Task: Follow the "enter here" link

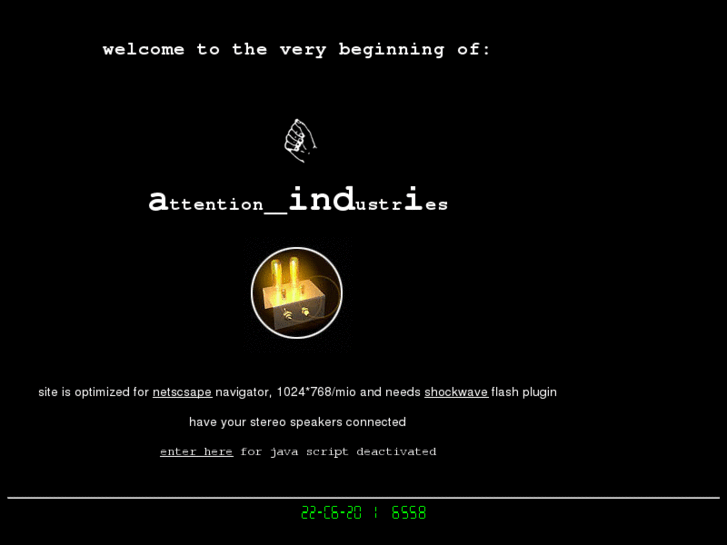Action: 196,452
